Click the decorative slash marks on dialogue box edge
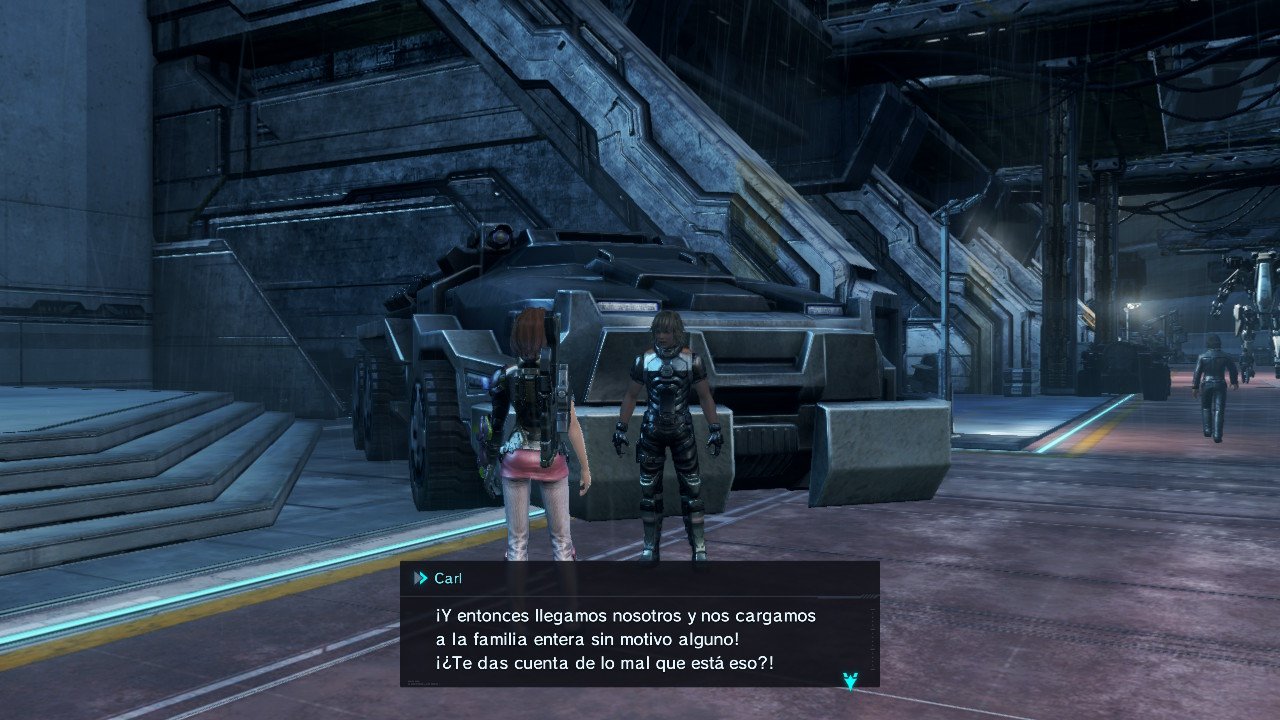Image resolution: width=1280 pixels, height=720 pixels. click(x=868, y=597)
